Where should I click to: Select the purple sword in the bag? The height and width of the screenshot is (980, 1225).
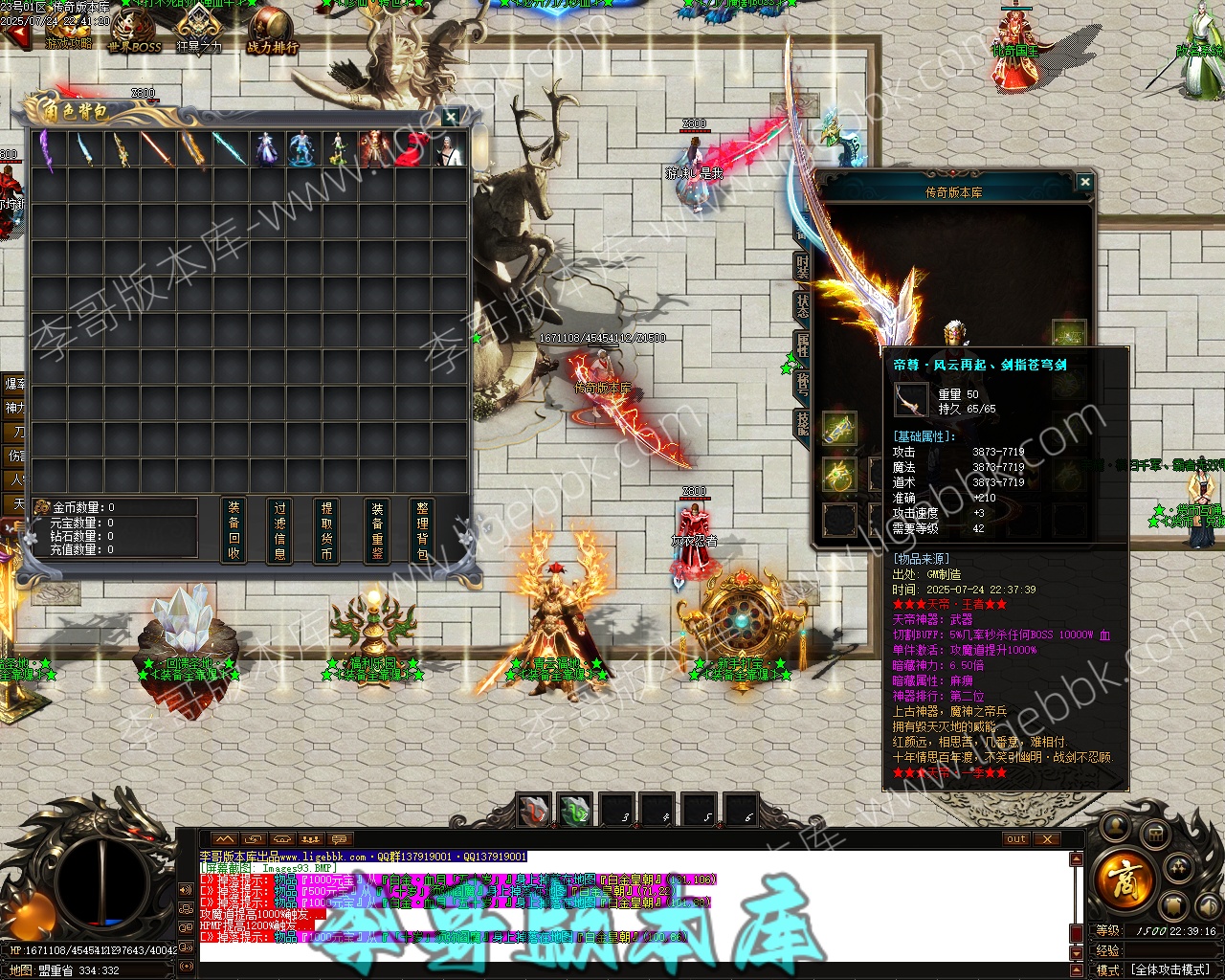pyautogui.click(x=47, y=150)
